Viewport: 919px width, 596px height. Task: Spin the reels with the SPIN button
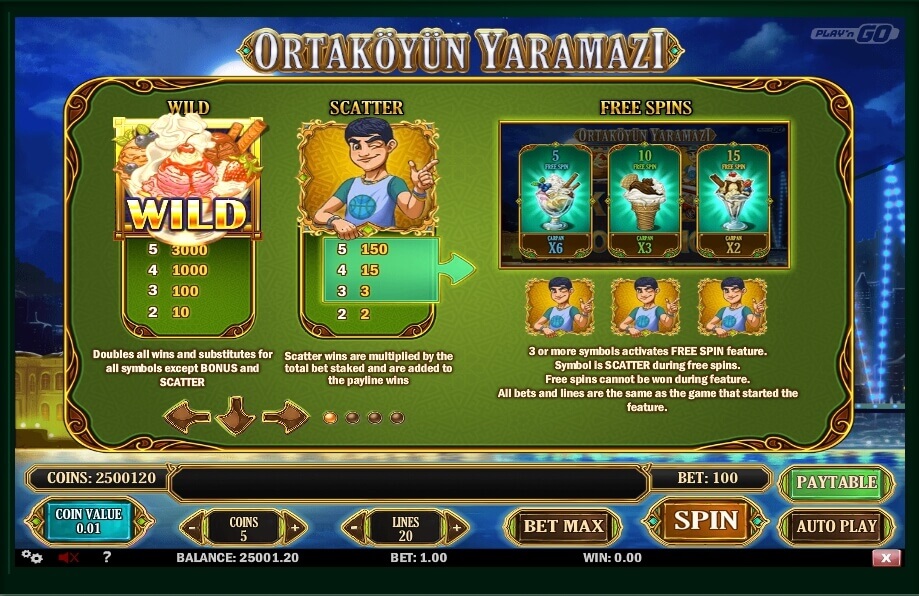[x=705, y=521]
